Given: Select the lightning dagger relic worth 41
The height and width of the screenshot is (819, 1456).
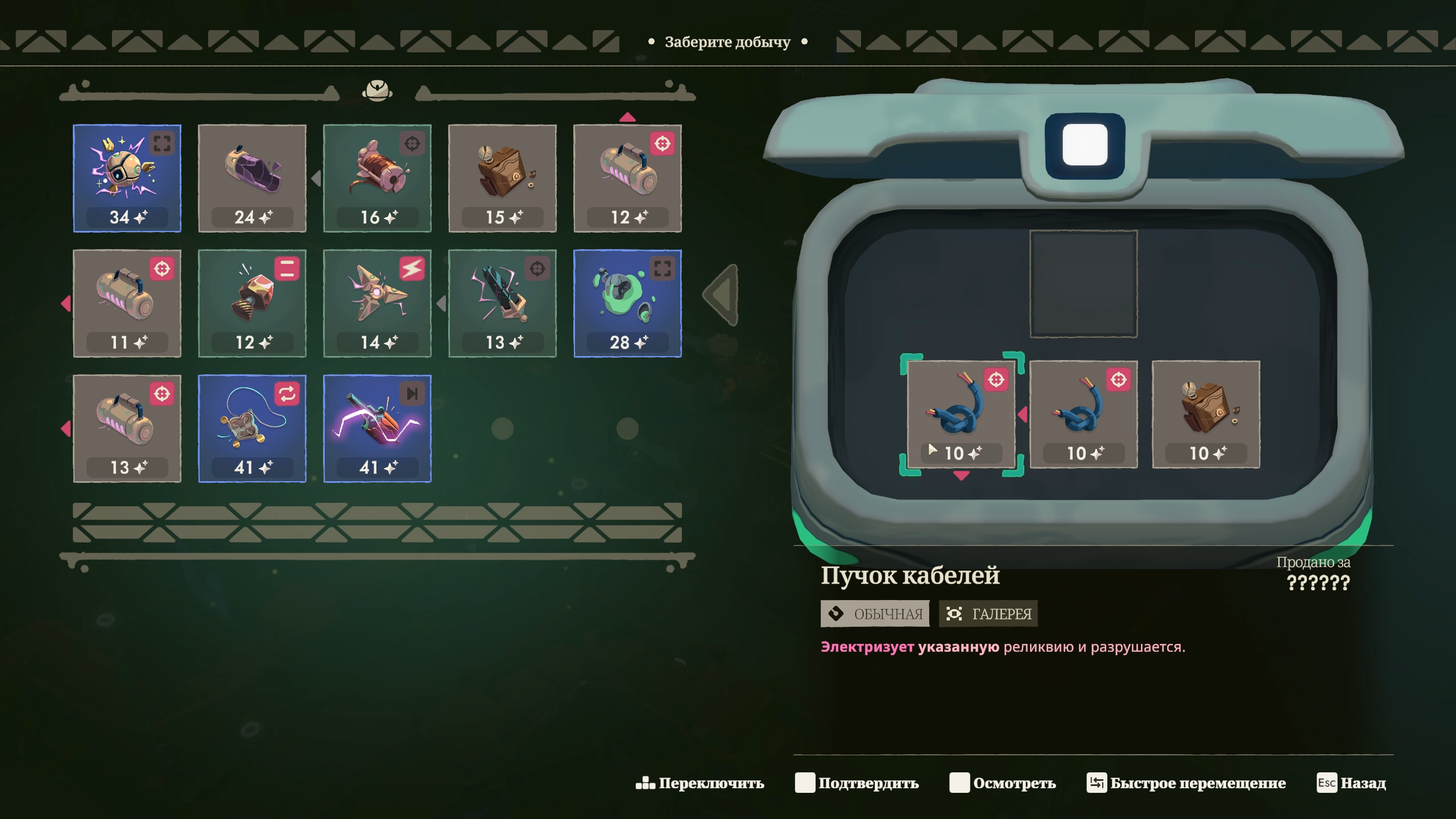Looking at the screenshot, I should click(x=377, y=428).
